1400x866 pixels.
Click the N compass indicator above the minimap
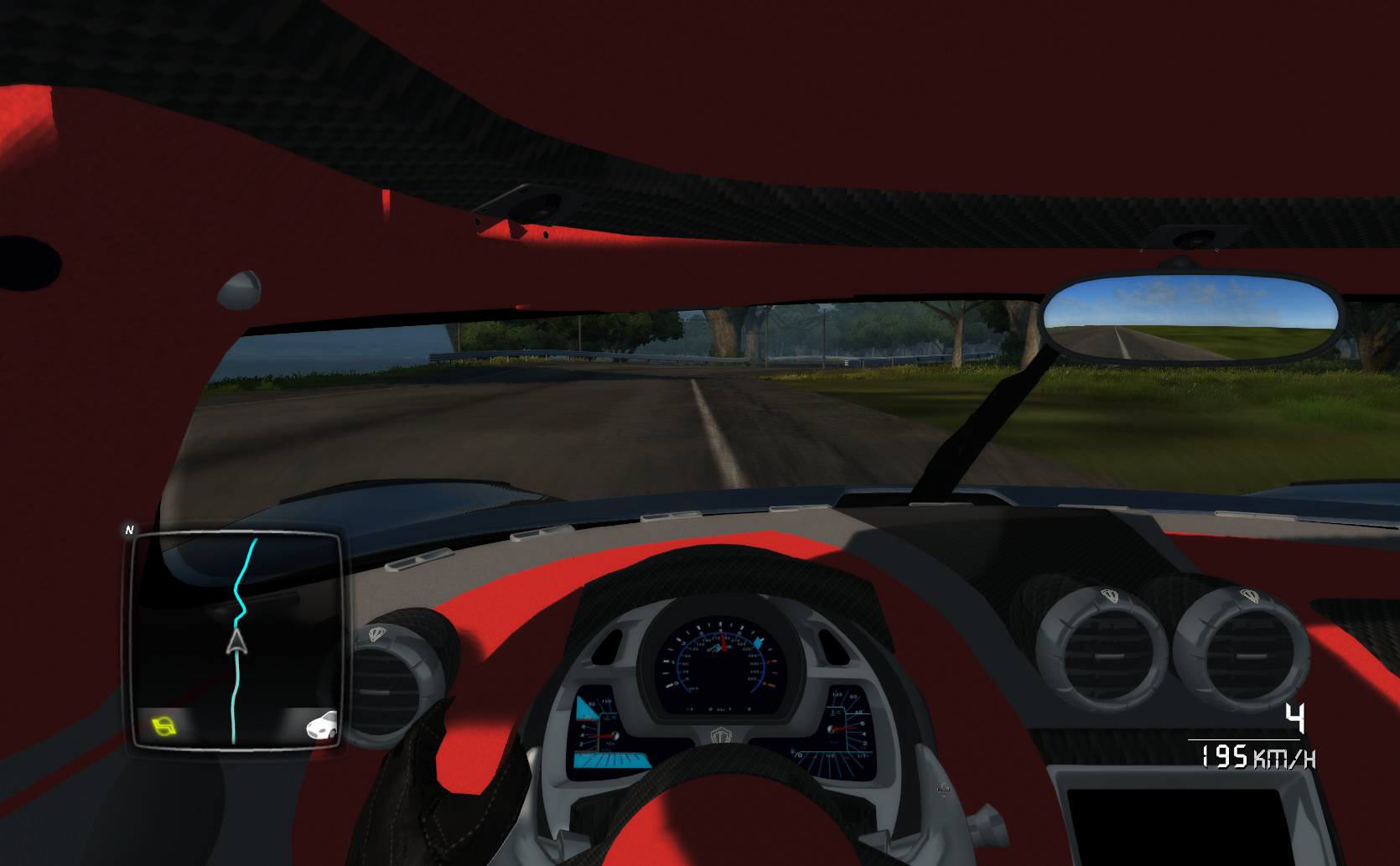tap(130, 530)
